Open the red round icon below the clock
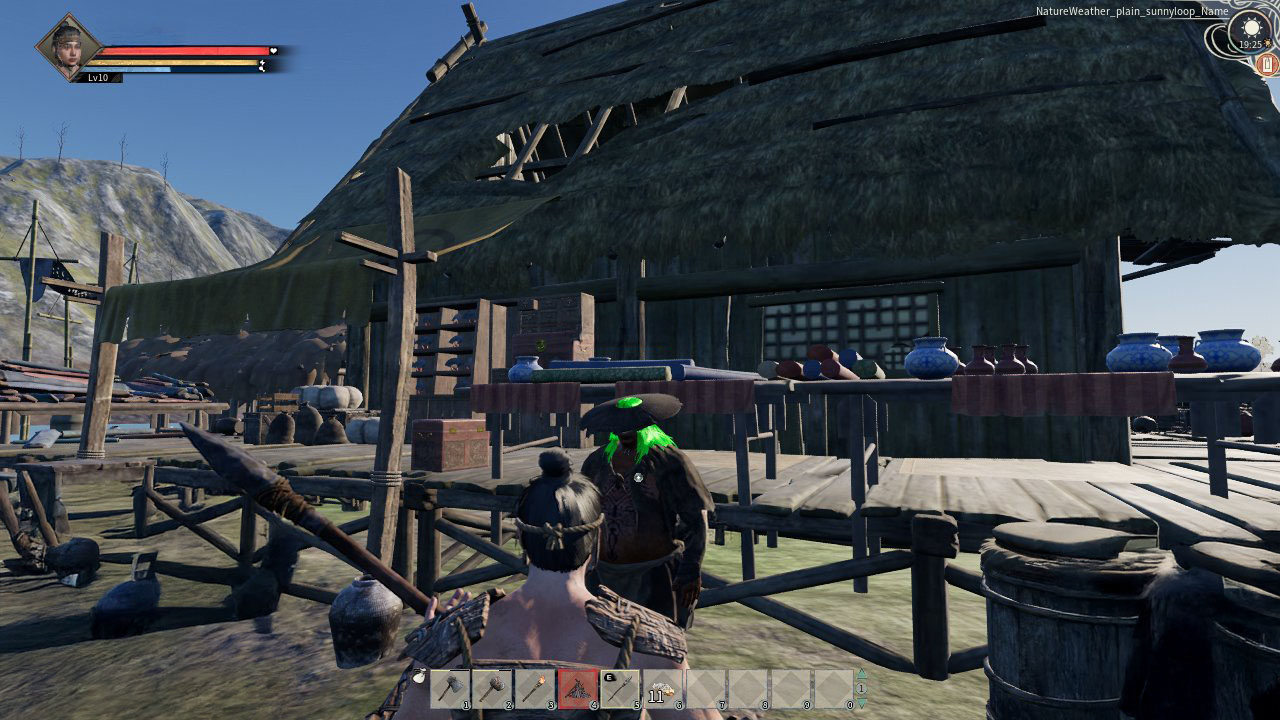 pyautogui.click(x=1268, y=65)
